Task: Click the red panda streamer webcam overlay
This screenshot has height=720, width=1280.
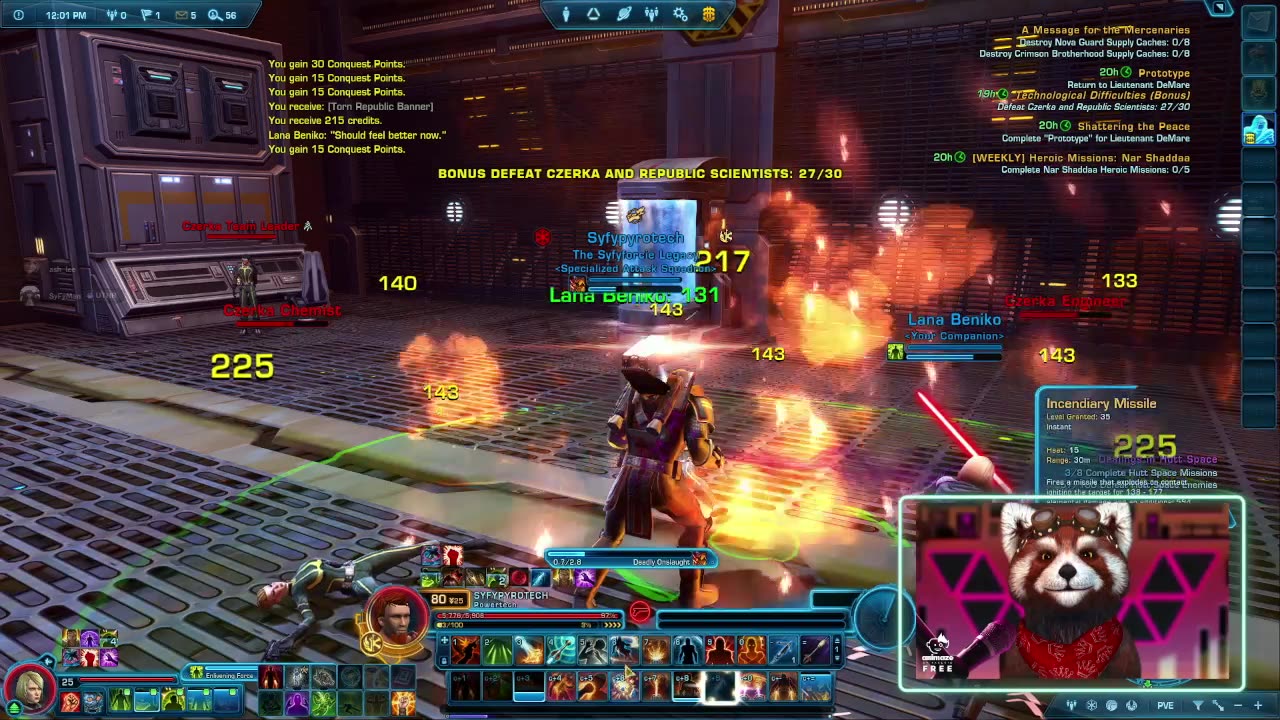Action: point(1071,593)
